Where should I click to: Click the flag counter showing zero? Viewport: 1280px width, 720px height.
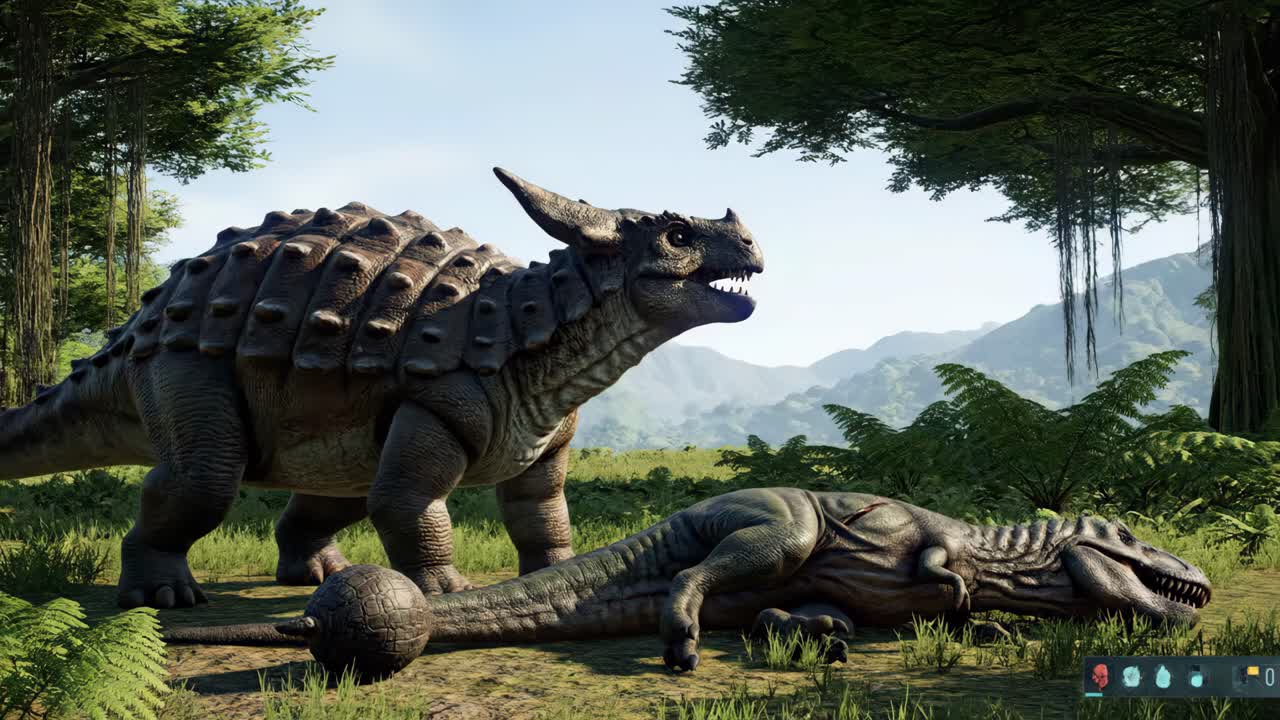click(1270, 676)
